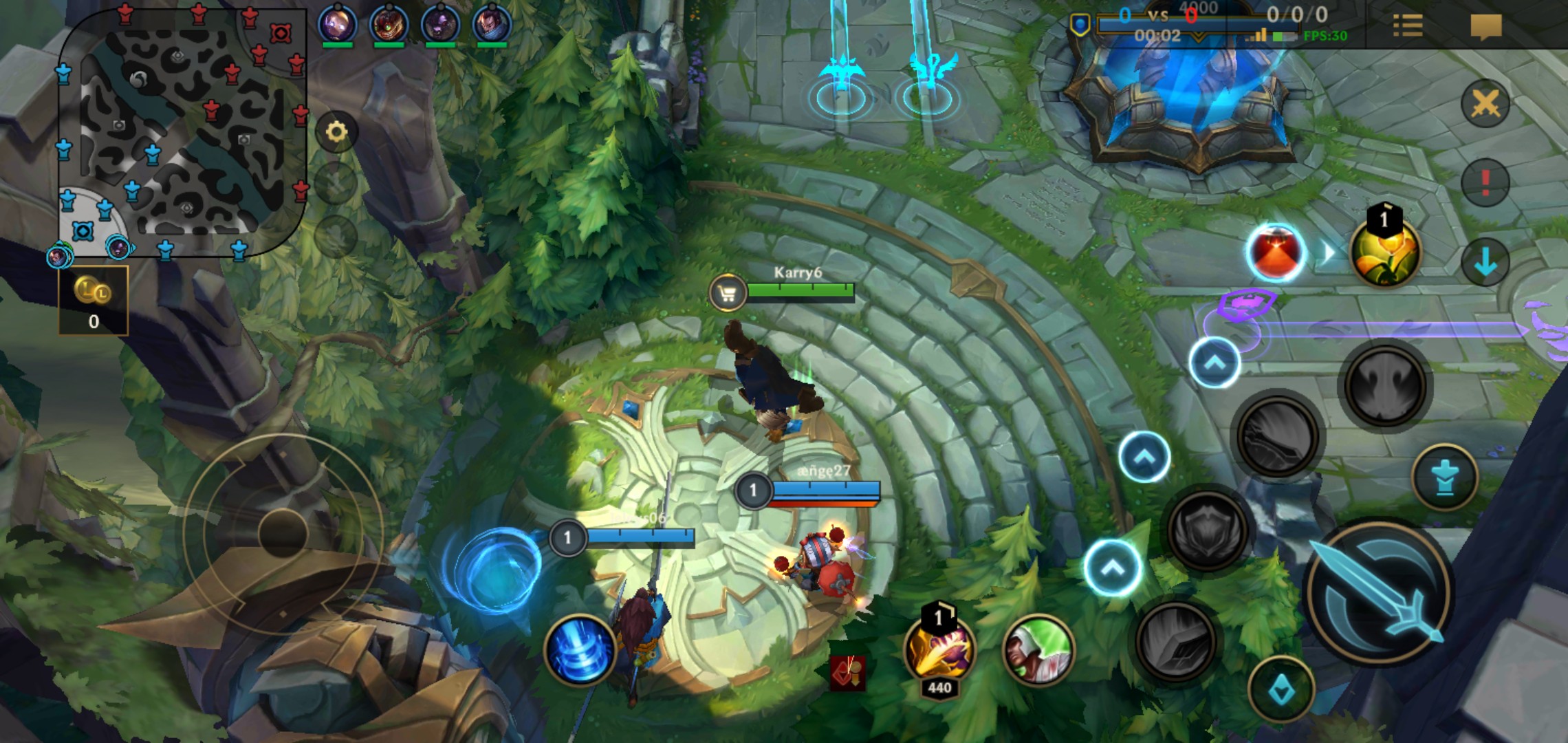Activate the greyed shield ability button

click(1208, 529)
